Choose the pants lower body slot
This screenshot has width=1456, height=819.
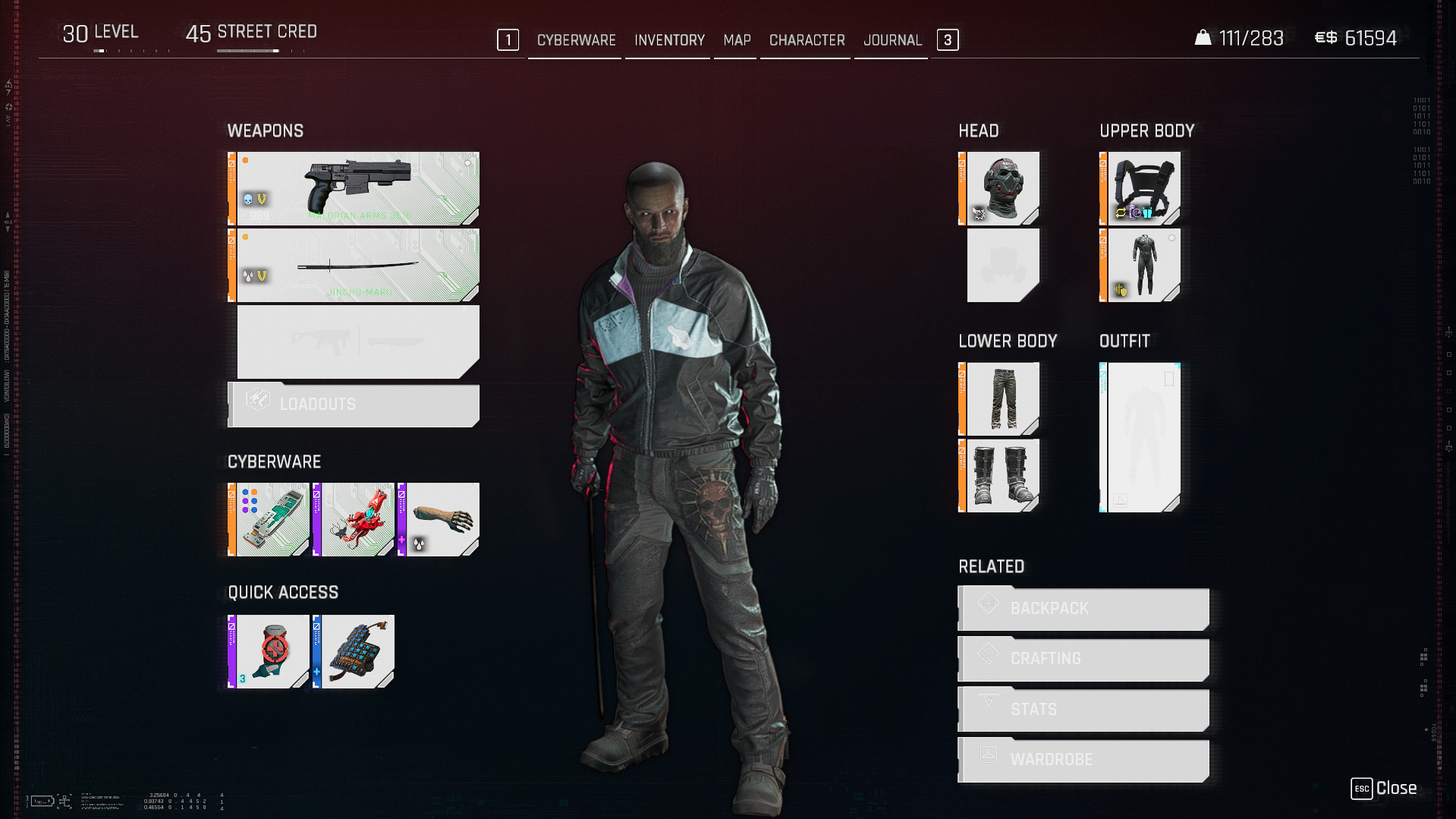(1001, 398)
